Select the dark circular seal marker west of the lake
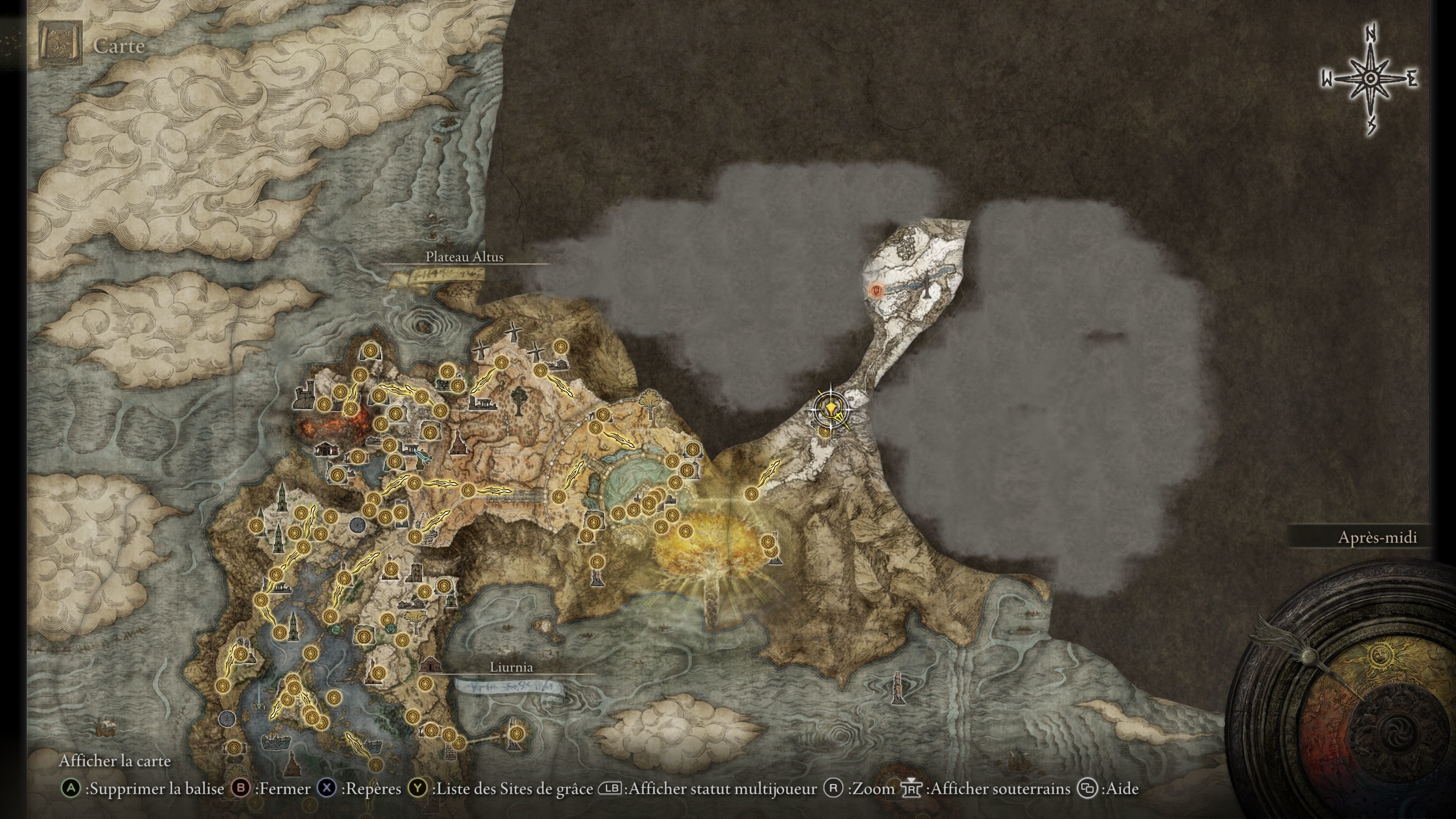This screenshot has width=1456, height=819. click(x=227, y=719)
